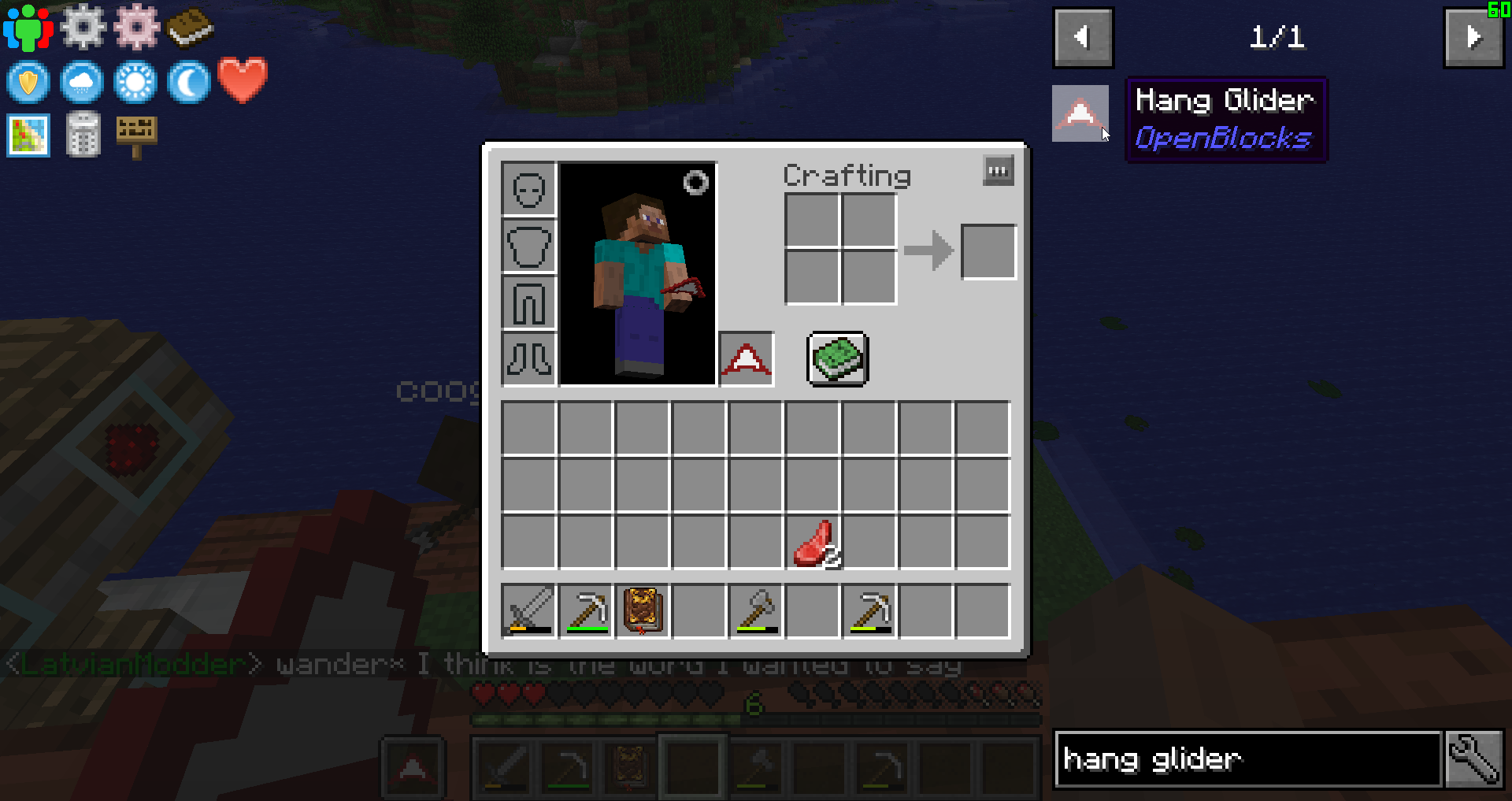Open the map icon in the top-left
This screenshot has height=801, width=1512.
click(28, 135)
